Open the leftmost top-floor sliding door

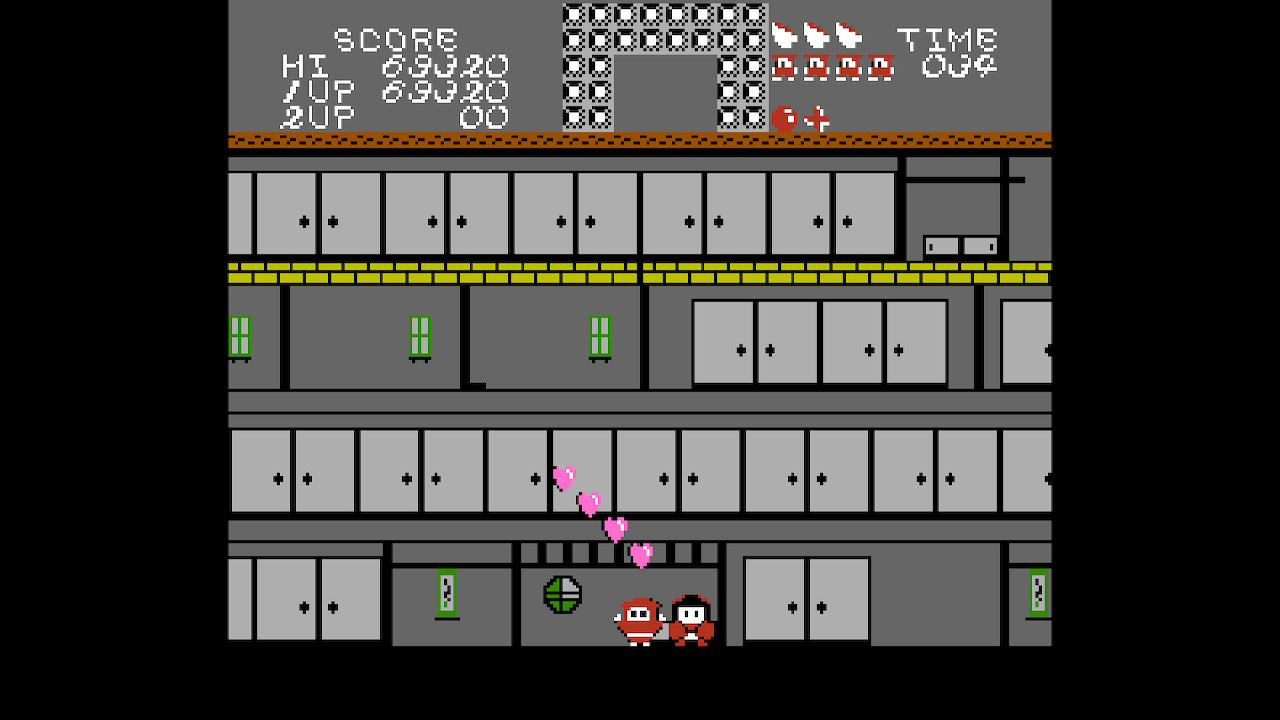288,212
